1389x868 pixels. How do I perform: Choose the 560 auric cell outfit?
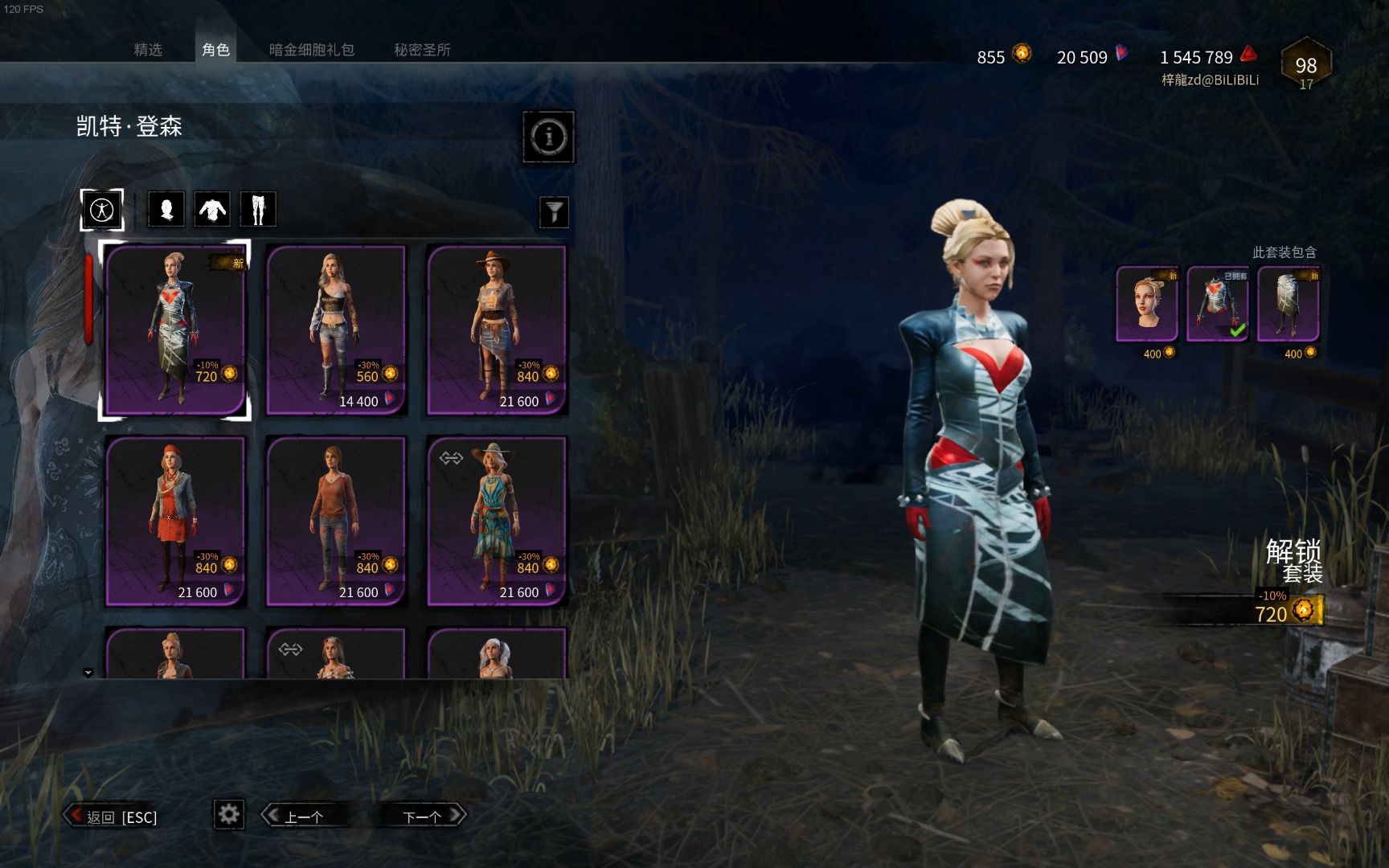[335, 330]
